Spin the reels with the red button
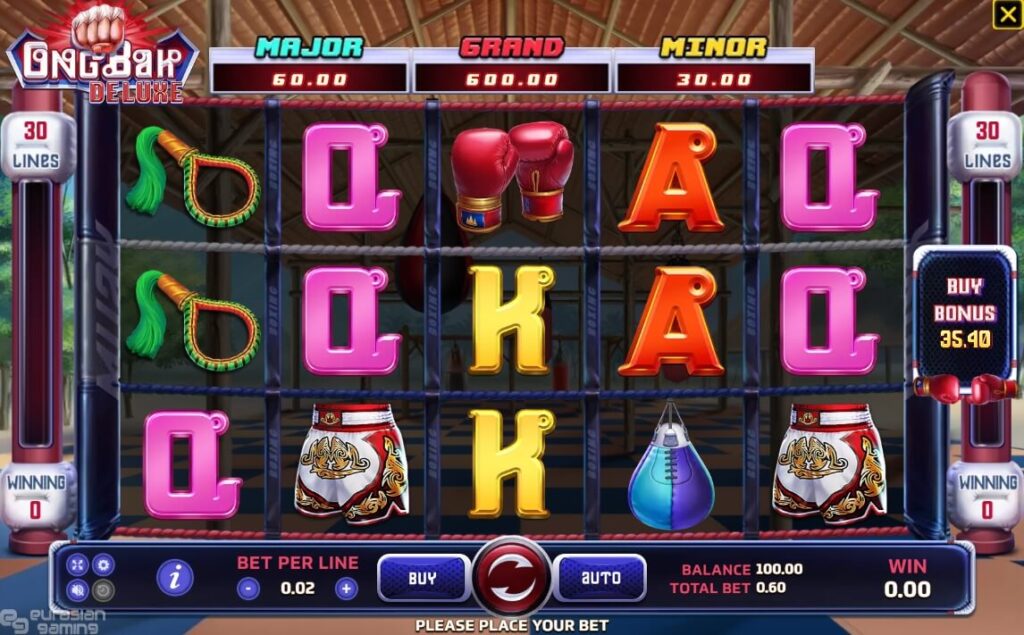Image resolution: width=1024 pixels, height=635 pixels. pyautogui.click(x=511, y=578)
